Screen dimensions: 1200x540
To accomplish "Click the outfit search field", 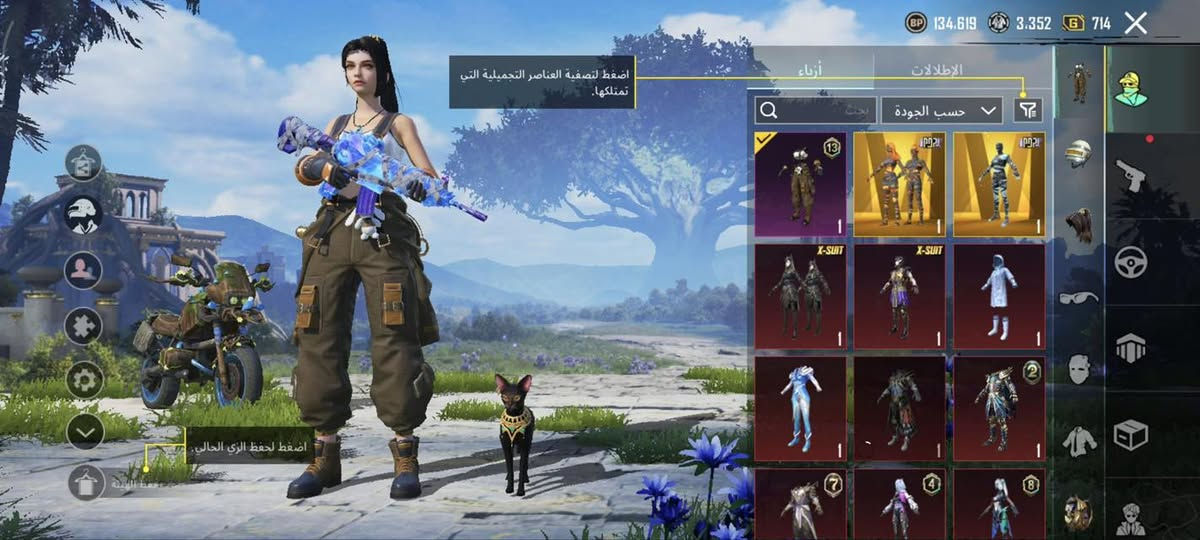I will (x=815, y=110).
